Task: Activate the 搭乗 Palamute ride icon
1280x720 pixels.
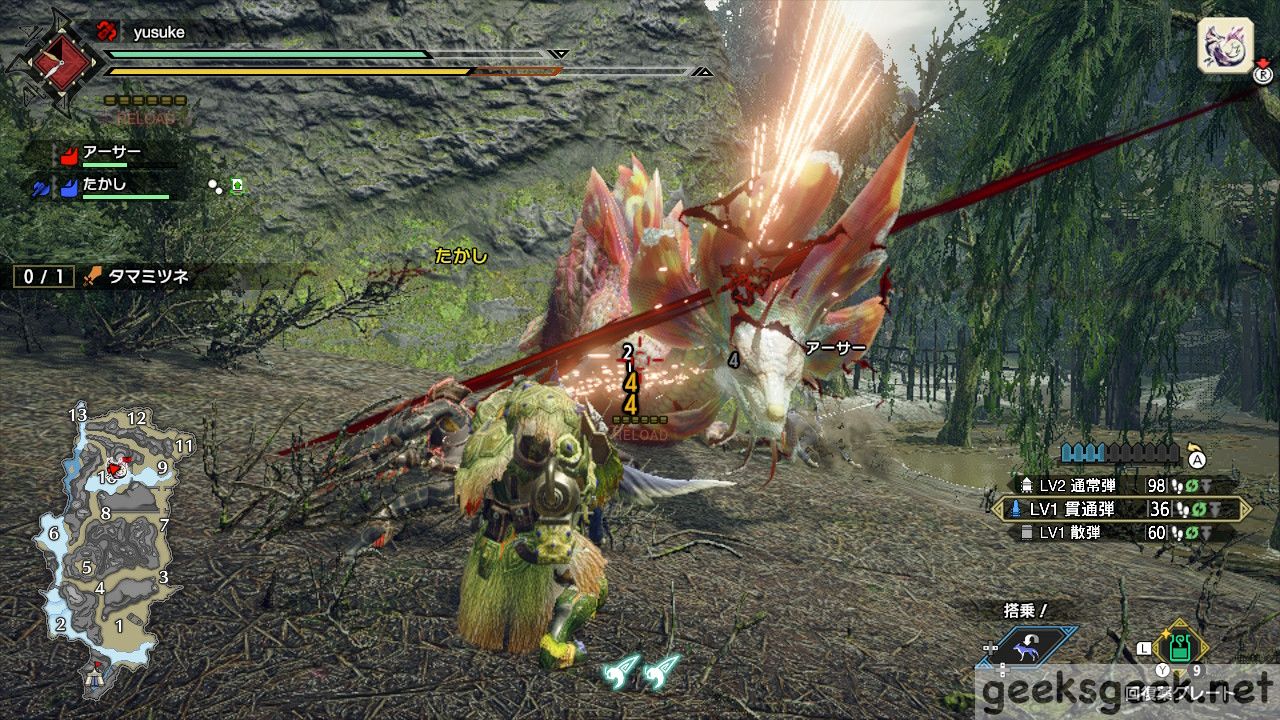Action: [1029, 646]
